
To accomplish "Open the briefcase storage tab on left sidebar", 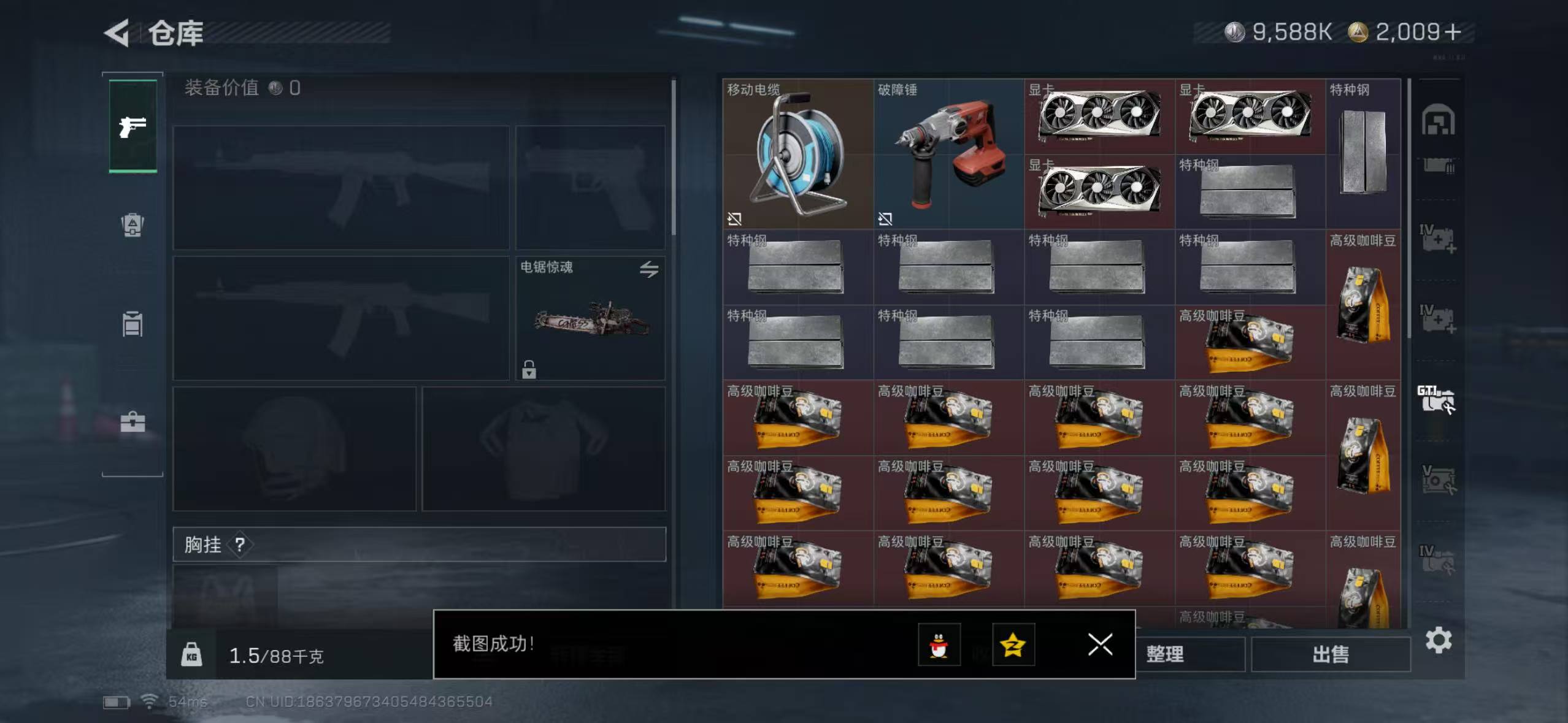I will click(132, 421).
